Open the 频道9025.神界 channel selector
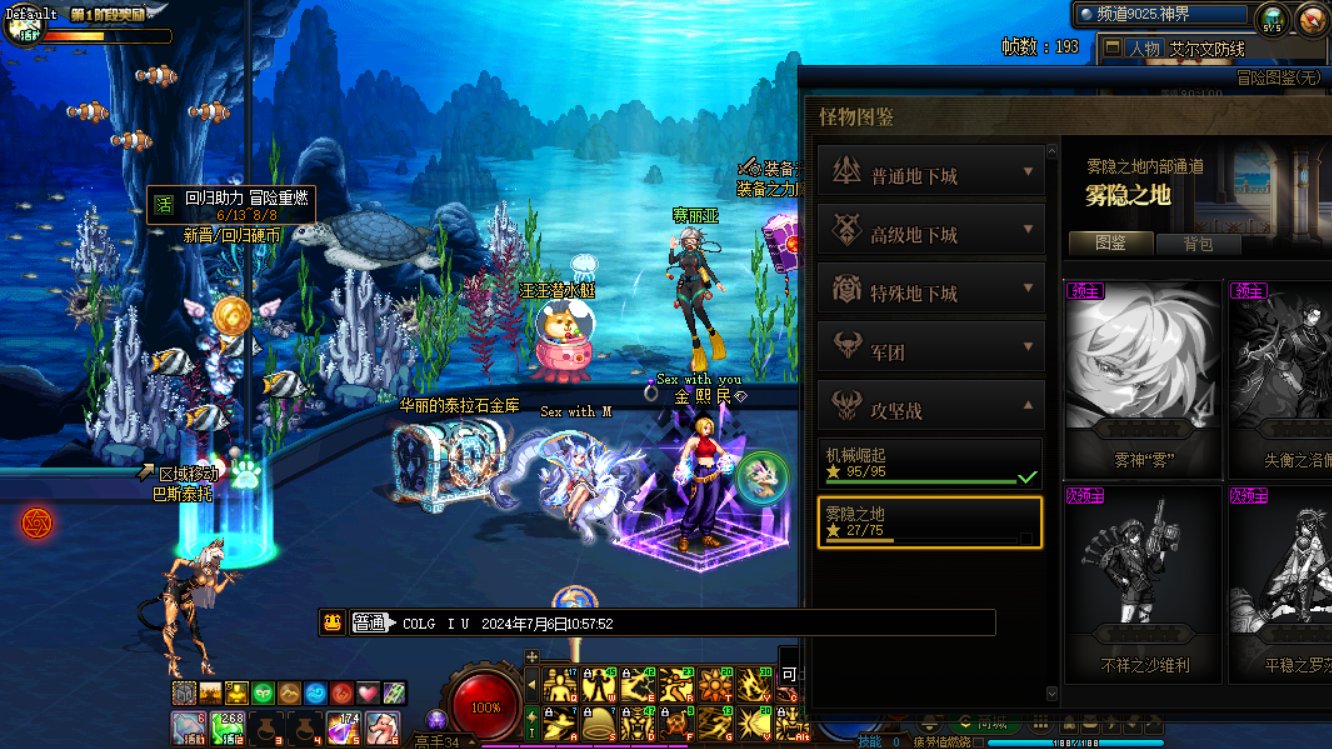Viewport: 1332px width, 749px height. 1162,15
